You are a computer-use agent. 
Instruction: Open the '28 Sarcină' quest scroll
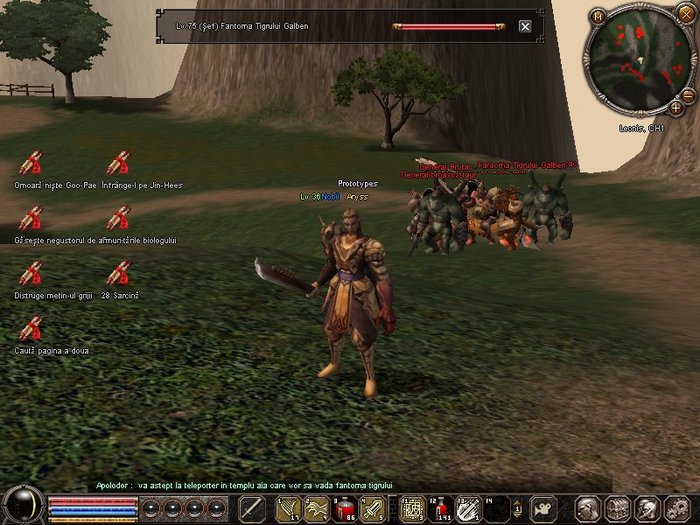(x=119, y=272)
